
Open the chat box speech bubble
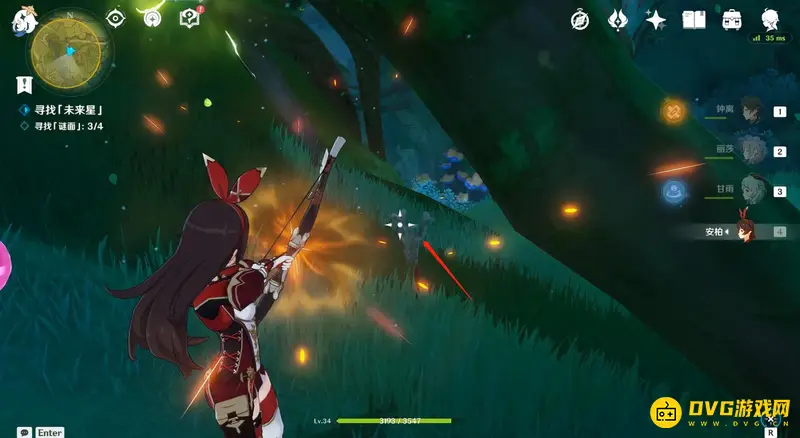pos(23,432)
